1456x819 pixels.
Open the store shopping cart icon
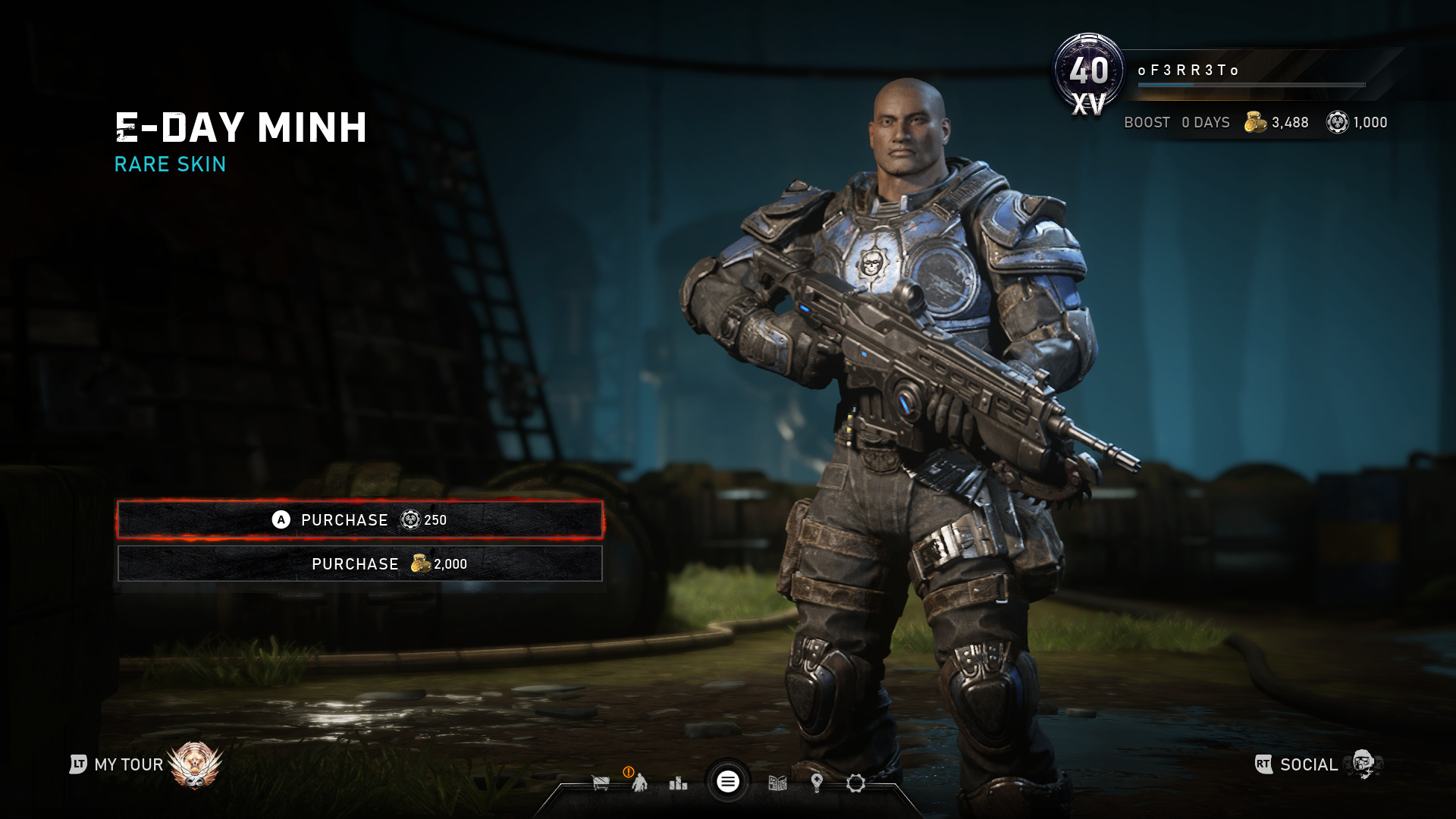click(601, 783)
